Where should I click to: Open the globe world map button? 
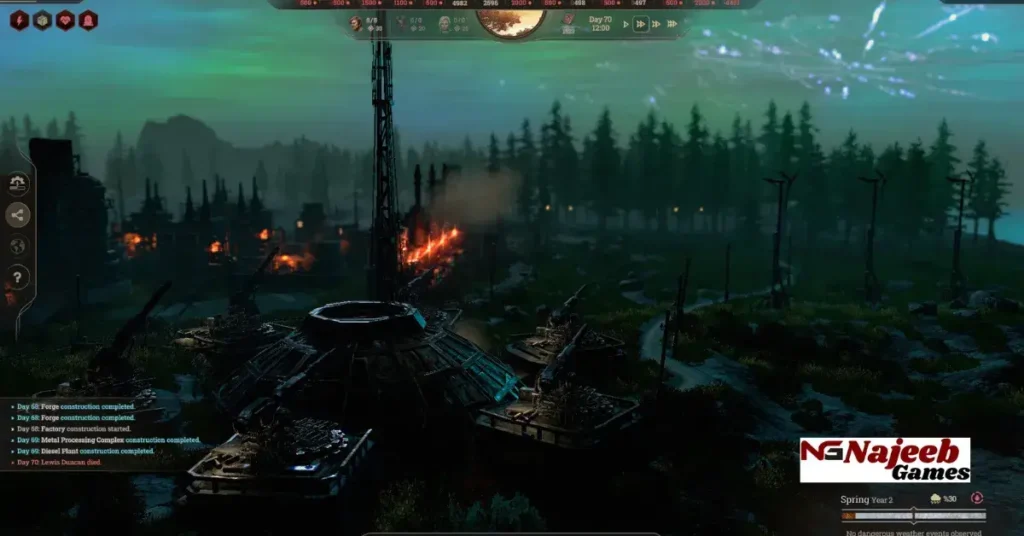(x=18, y=246)
